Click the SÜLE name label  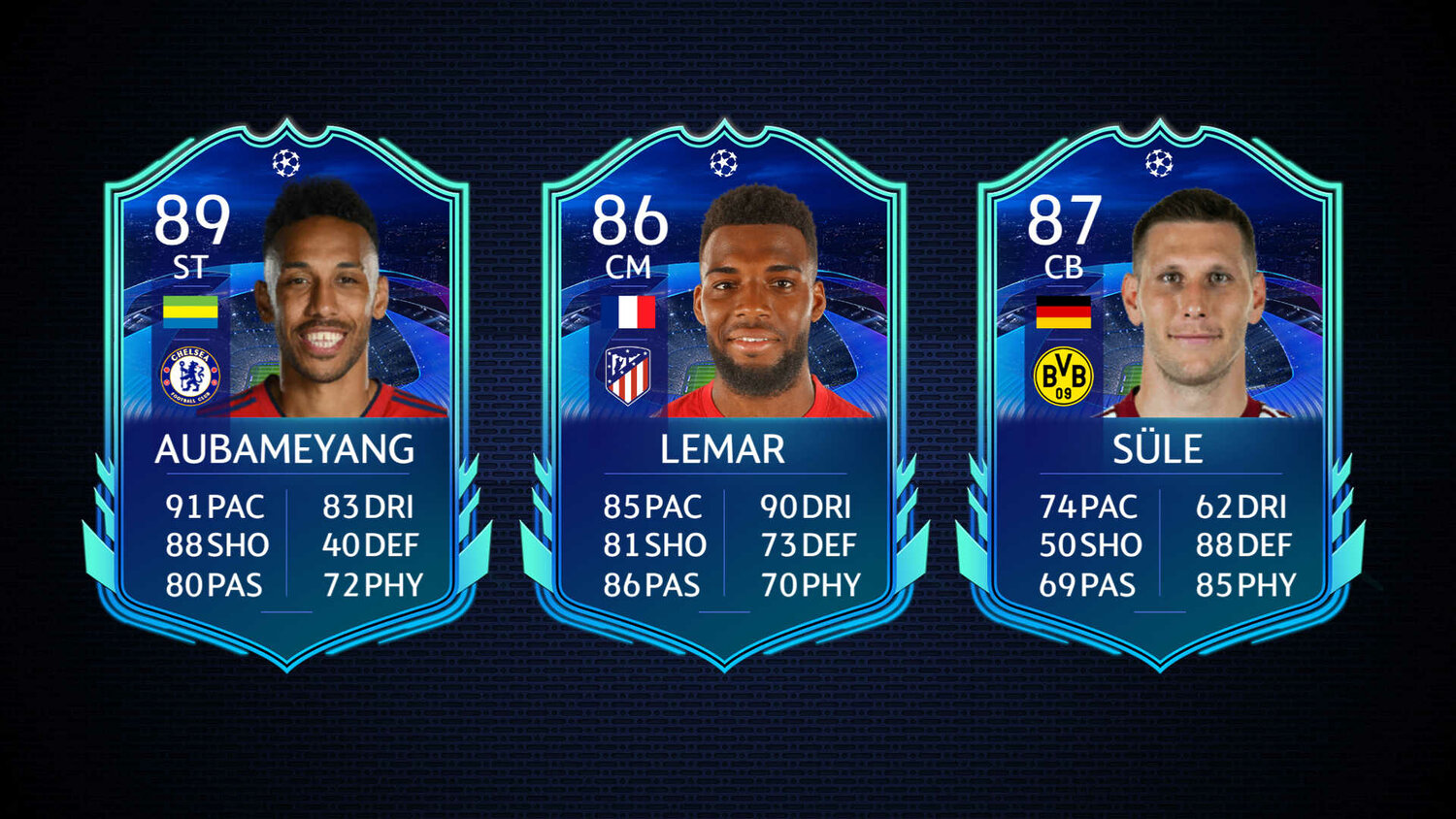(x=1159, y=449)
